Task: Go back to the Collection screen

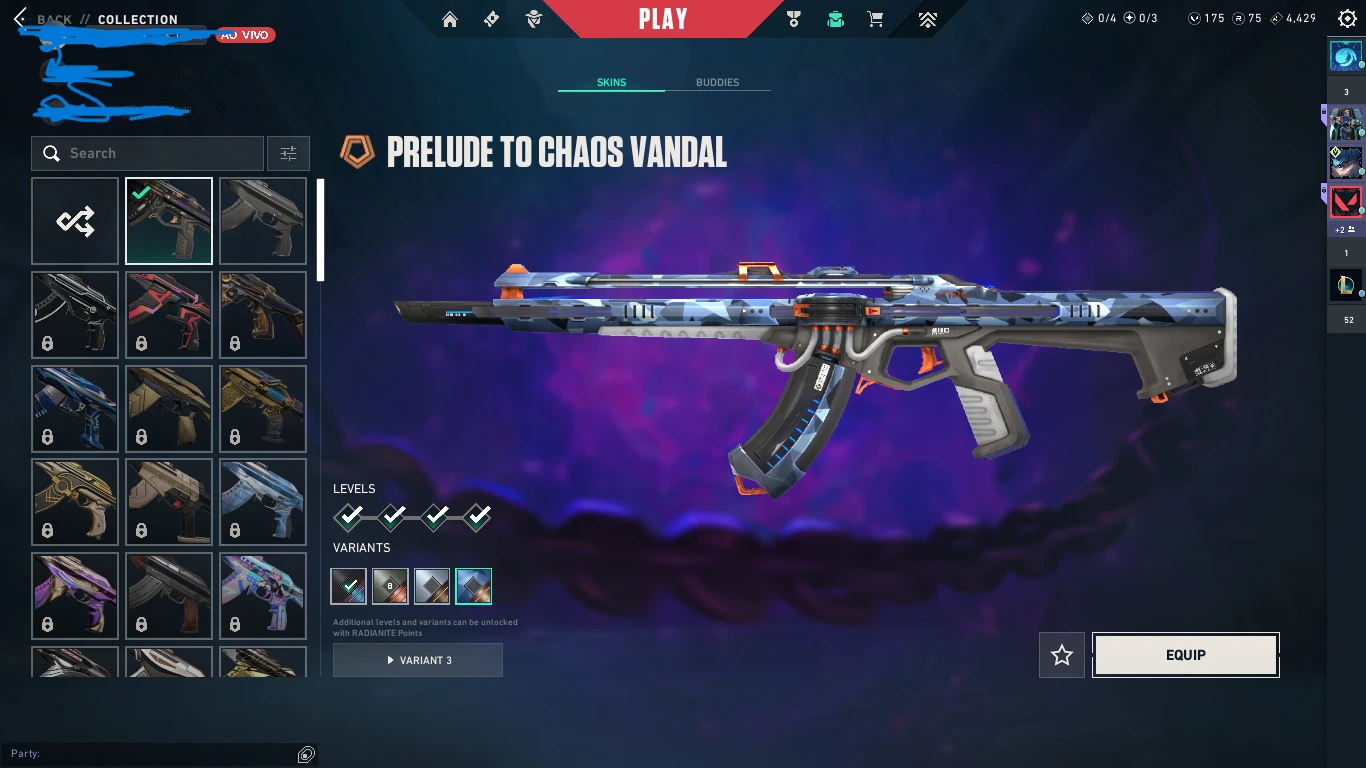Action: click(22, 19)
